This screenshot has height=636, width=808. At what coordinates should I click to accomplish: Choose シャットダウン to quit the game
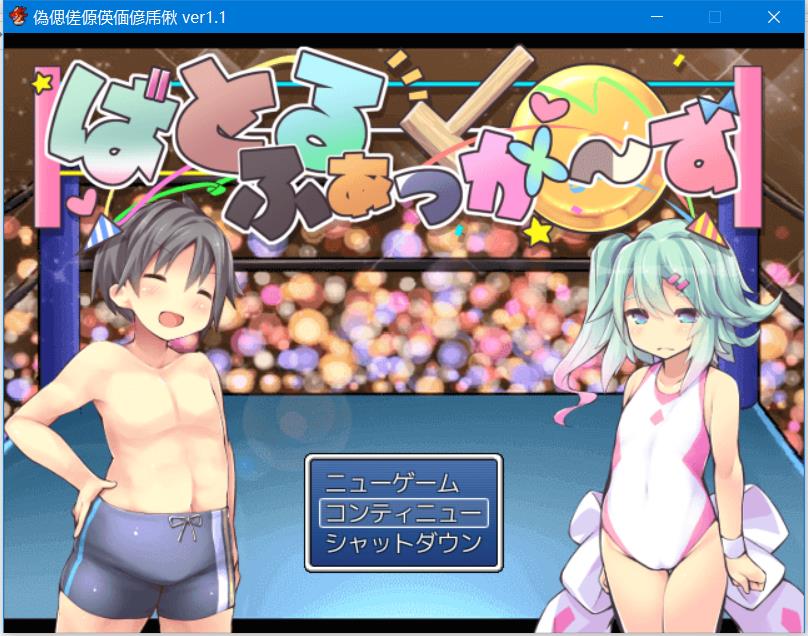403,544
